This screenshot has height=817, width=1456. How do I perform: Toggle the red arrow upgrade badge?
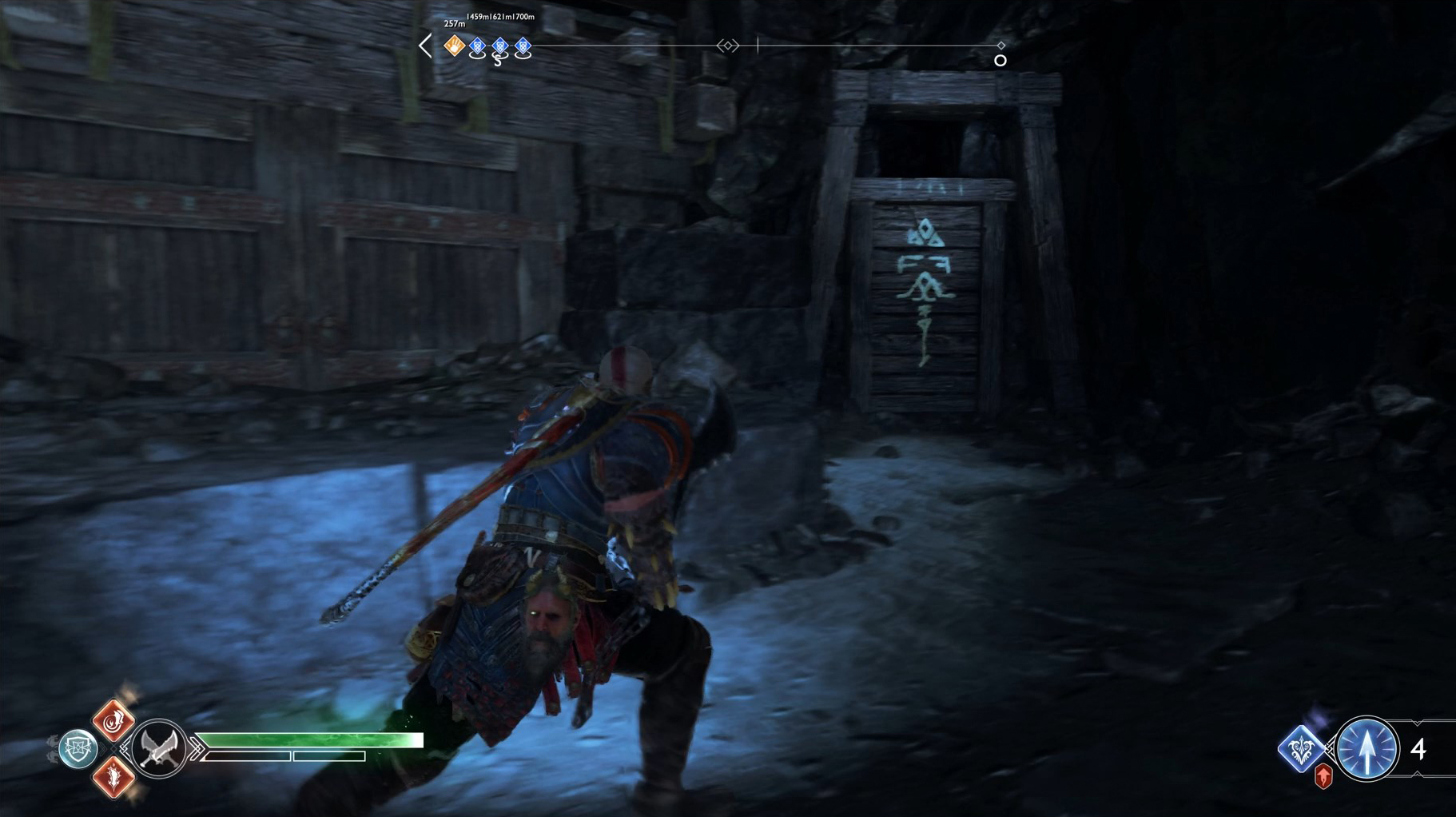pos(1323,777)
